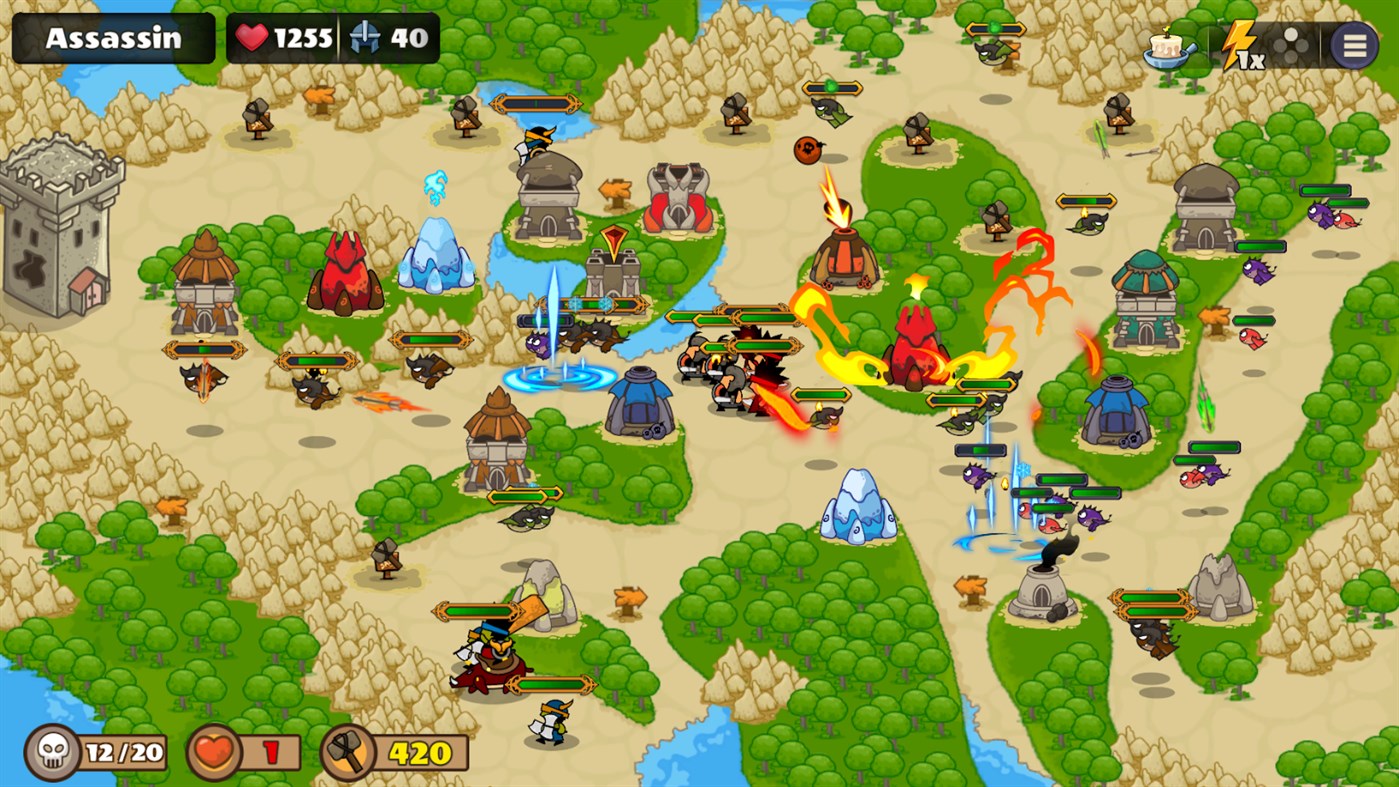Select the birthday cake cauldron icon
This screenshot has height=787, width=1399.
[1165, 47]
